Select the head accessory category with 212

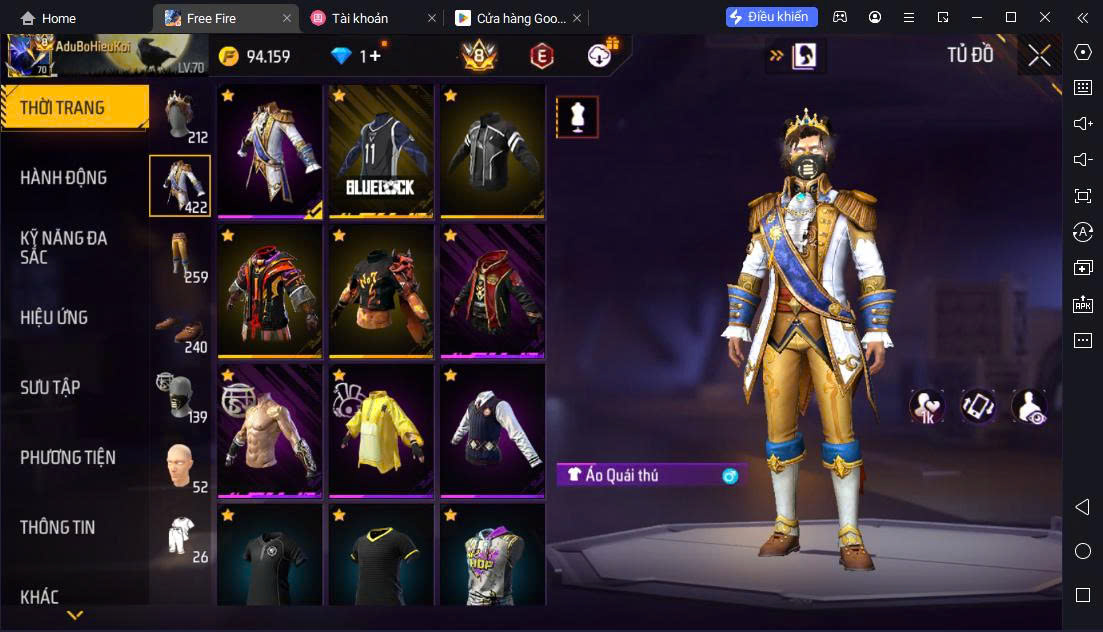180,116
